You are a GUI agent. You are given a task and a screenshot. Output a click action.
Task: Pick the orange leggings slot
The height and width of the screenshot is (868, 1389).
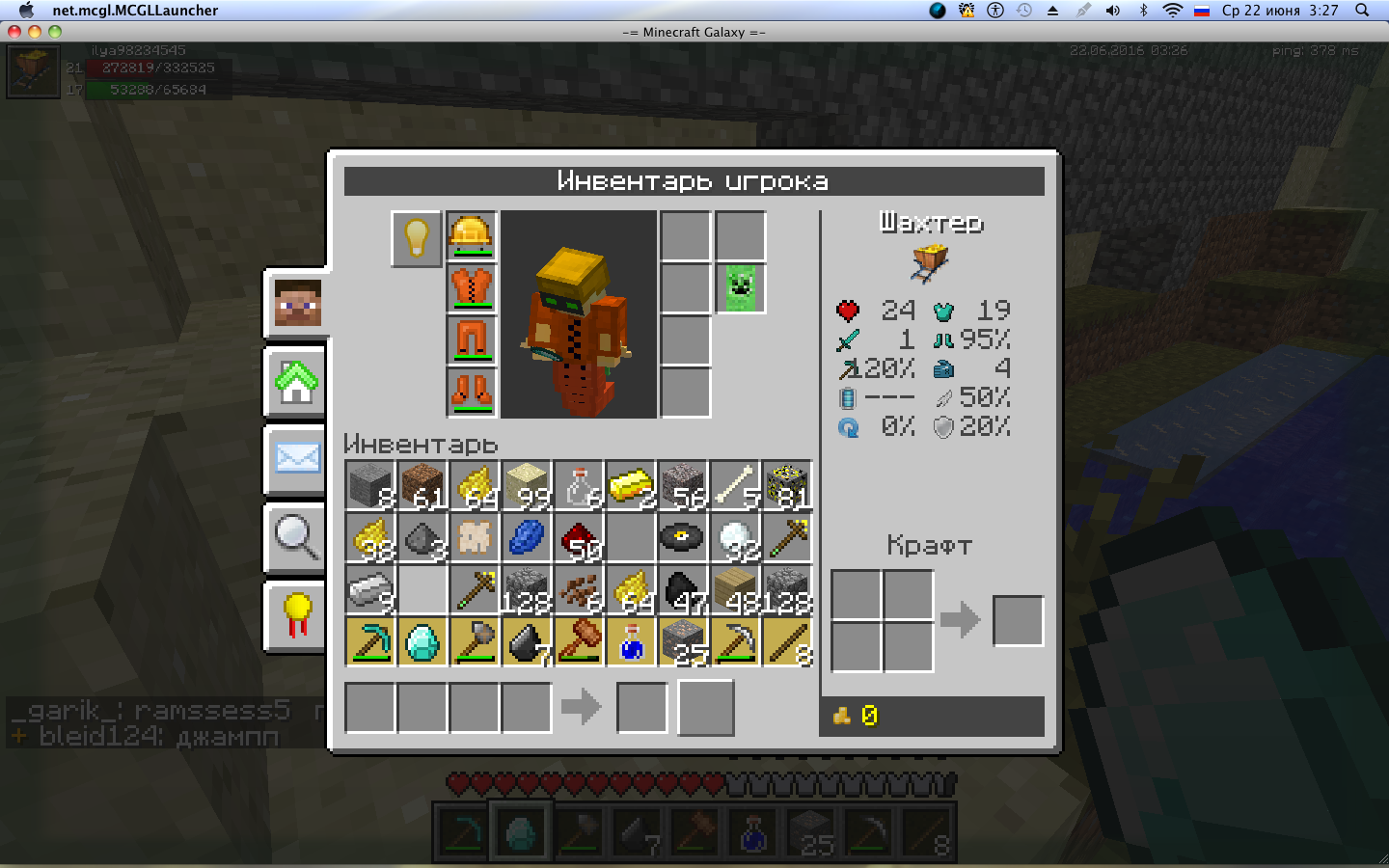[x=472, y=341]
